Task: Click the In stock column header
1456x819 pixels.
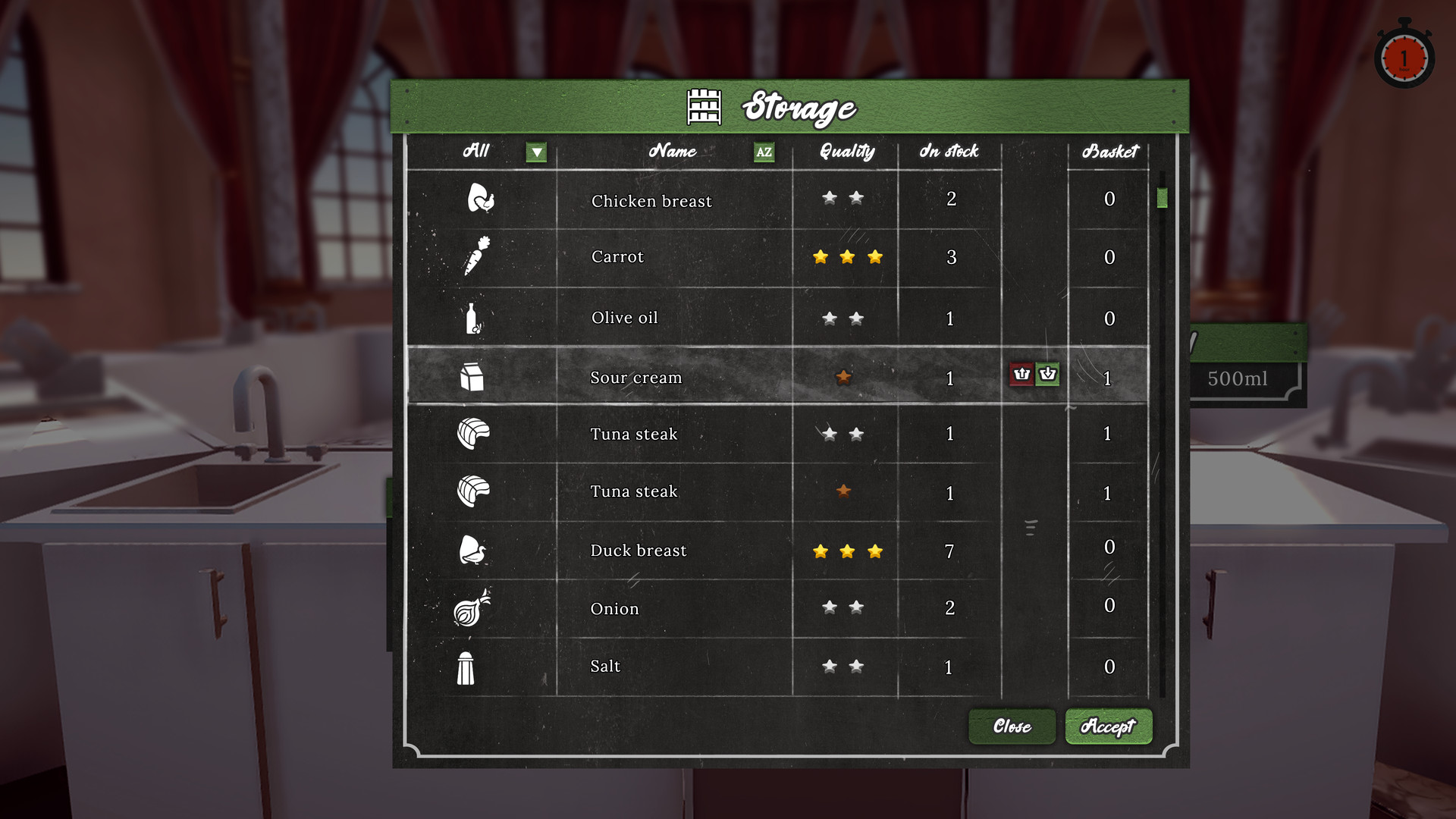Action: (x=948, y=152)
